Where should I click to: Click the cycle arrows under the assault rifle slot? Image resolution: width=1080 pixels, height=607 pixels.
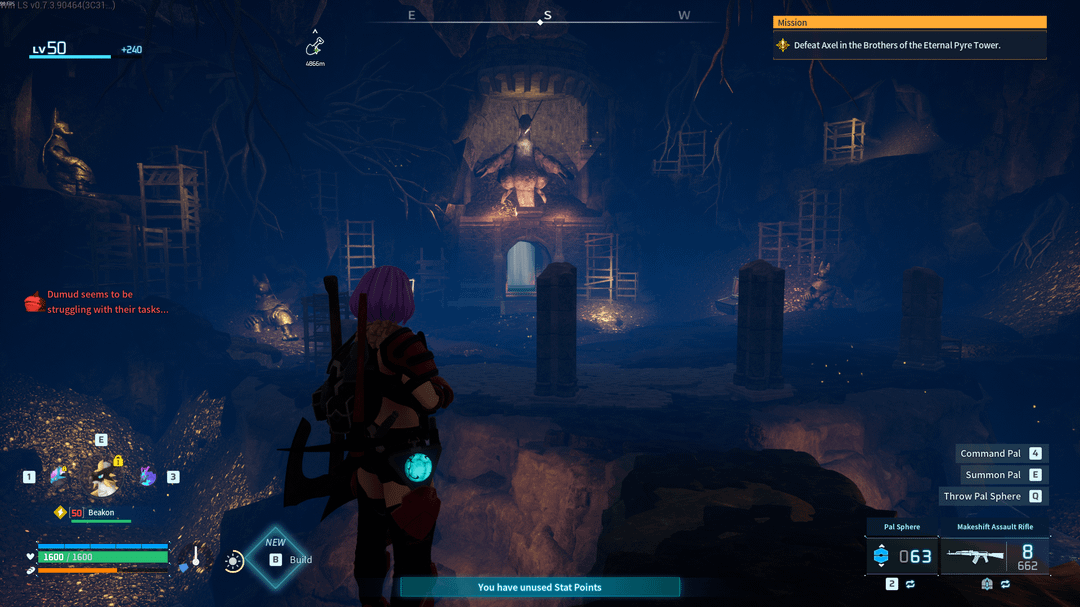(1005, 584)
